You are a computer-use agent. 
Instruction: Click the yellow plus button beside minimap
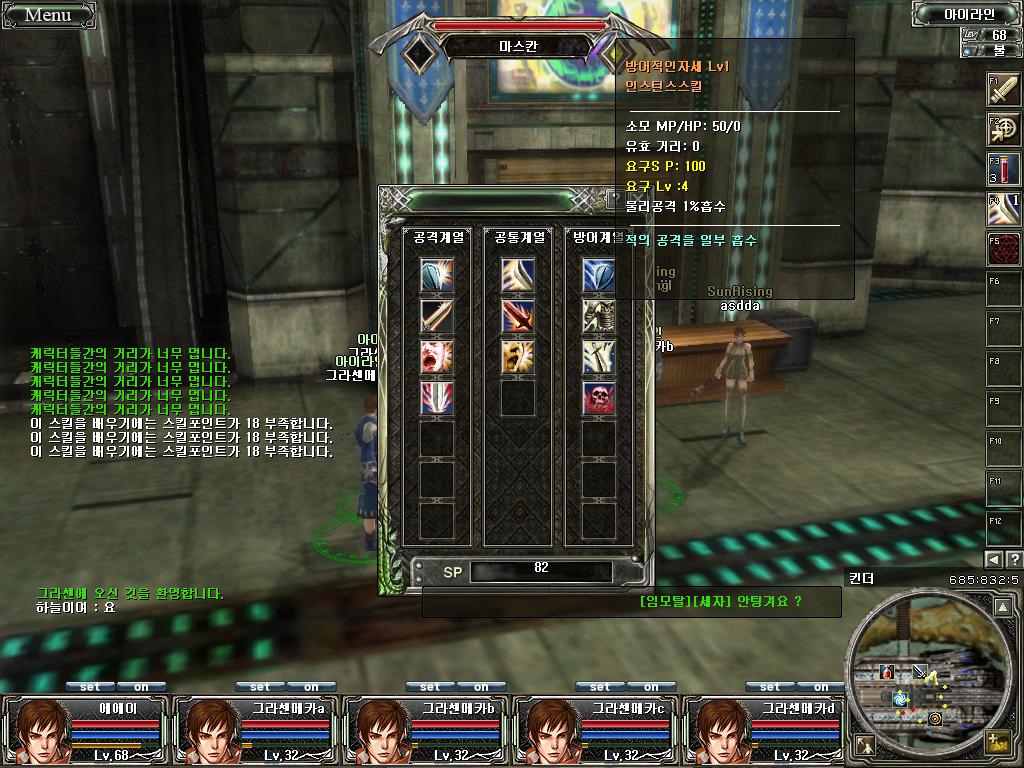(996, 742)
